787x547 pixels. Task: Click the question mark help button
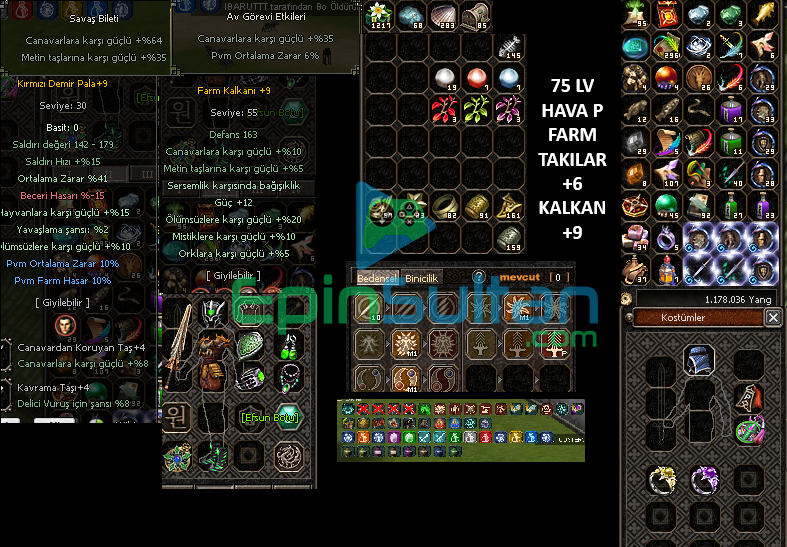(x=479, y=277)
